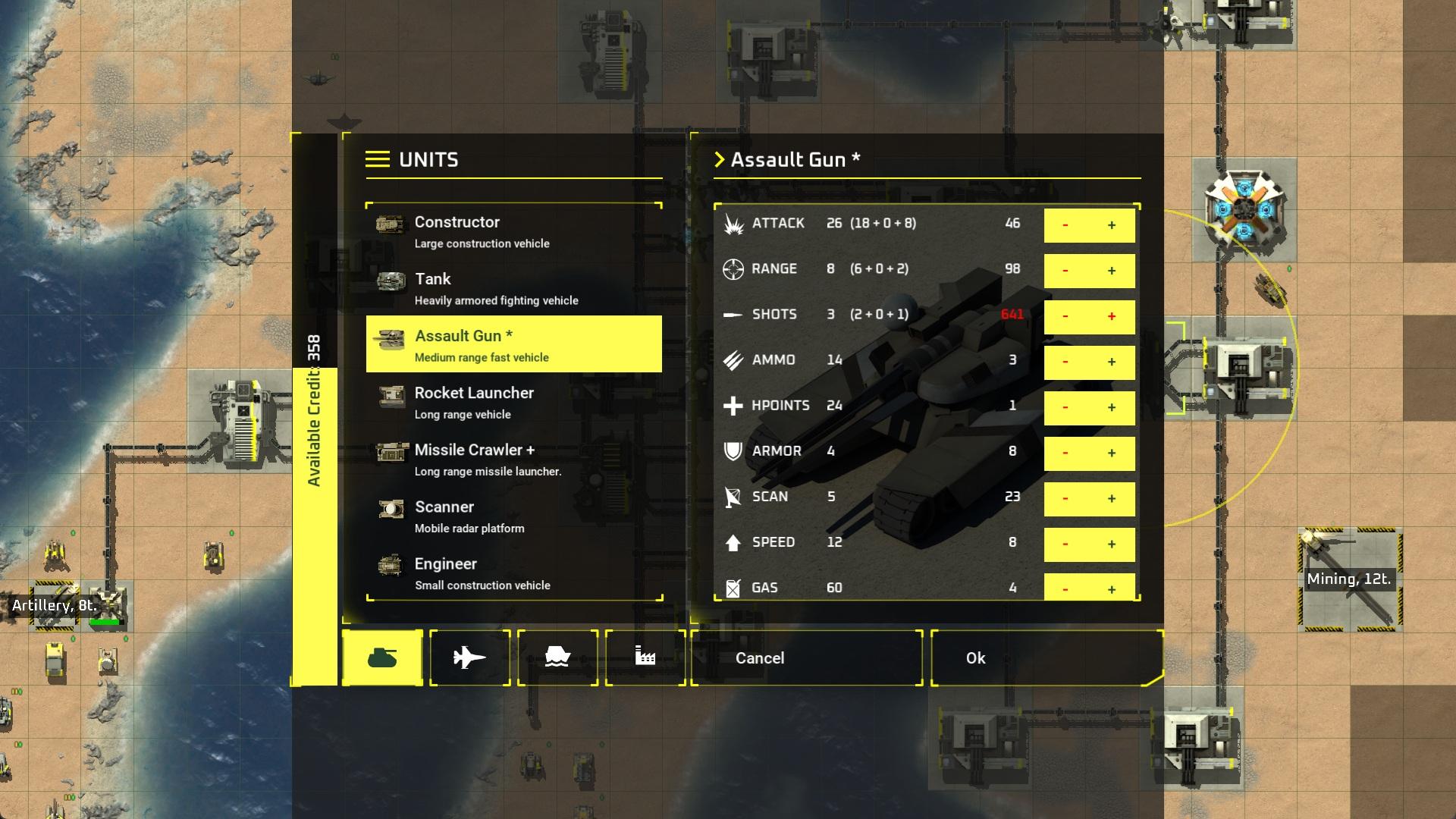Open the UNITS hamburger menu

click(x=377, y=159)
